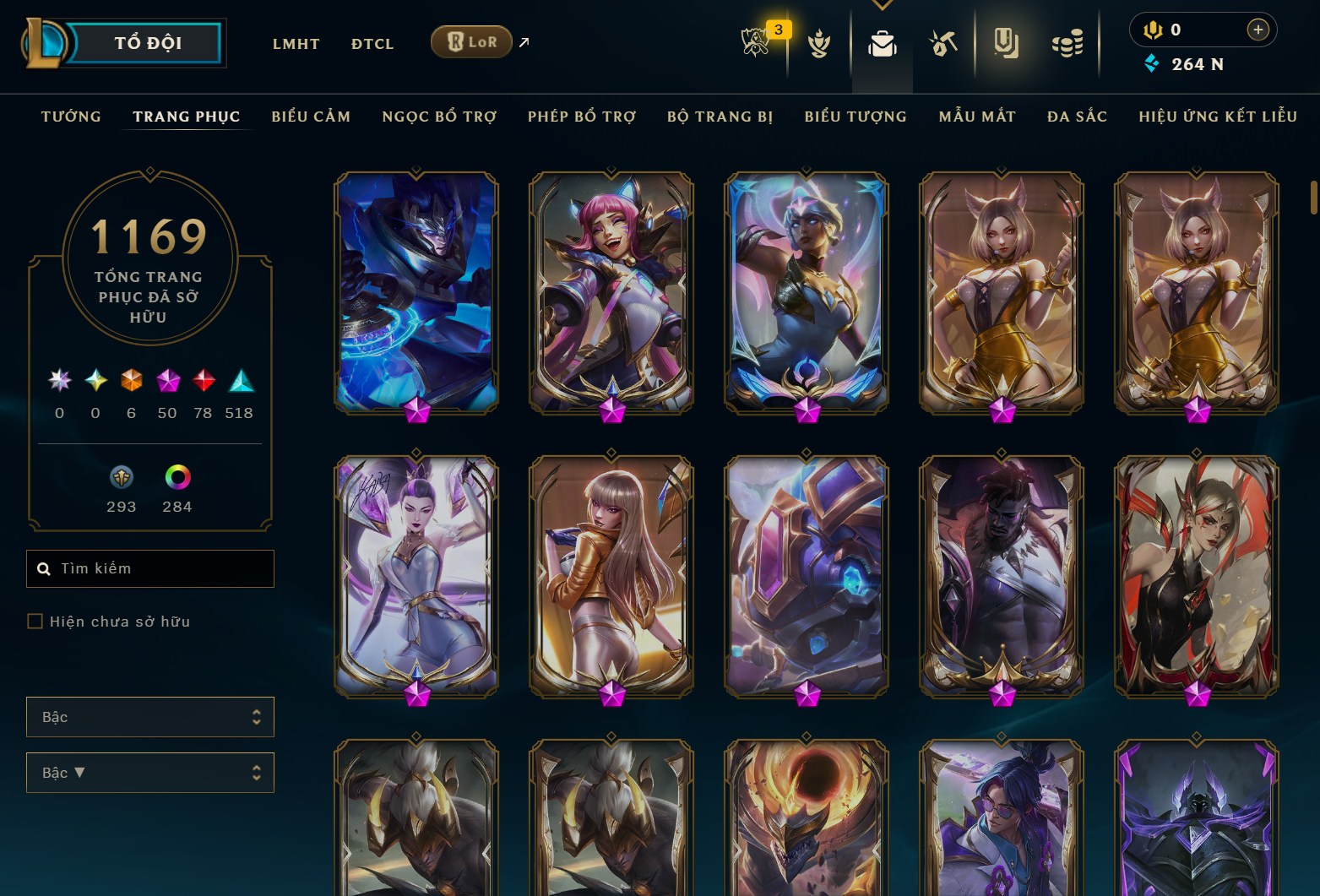Image resolution: width=1320 pixels, height=896 pixels.
Task: Expand the LoR launcher button with external arrow
Action: (471, 41)
